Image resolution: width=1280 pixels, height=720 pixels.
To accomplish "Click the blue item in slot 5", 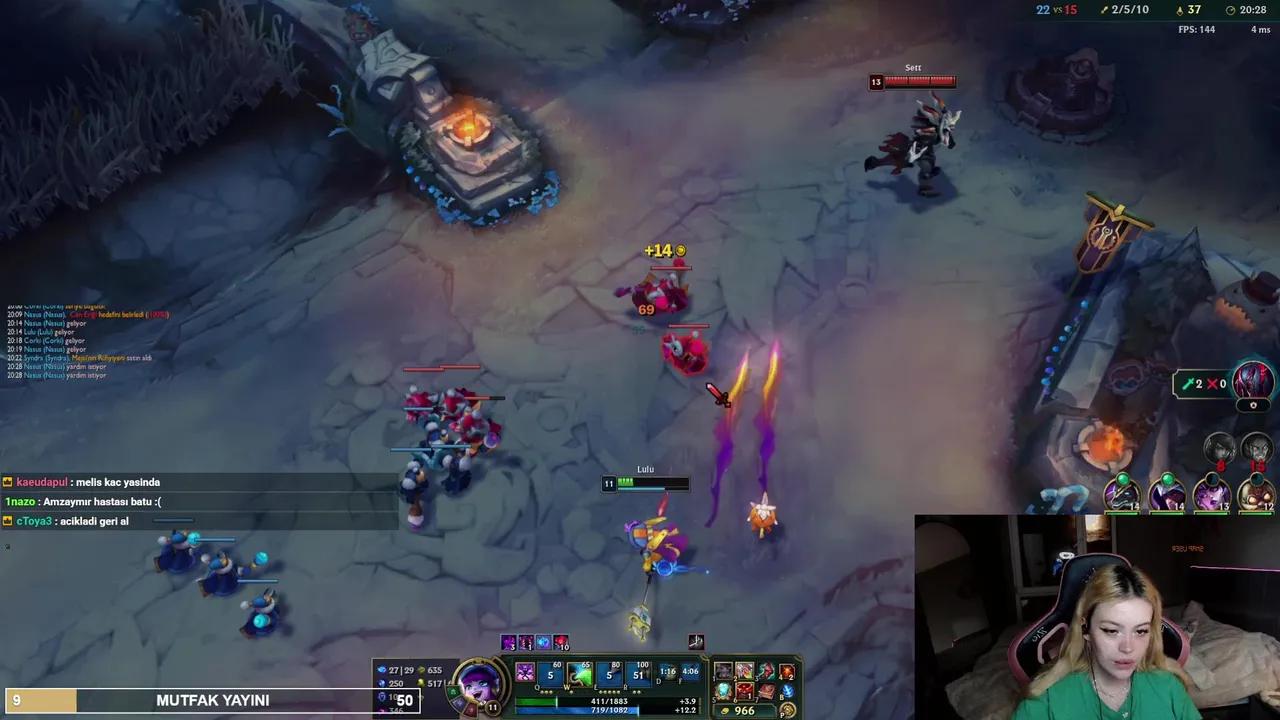I will [x=722, y=691].
